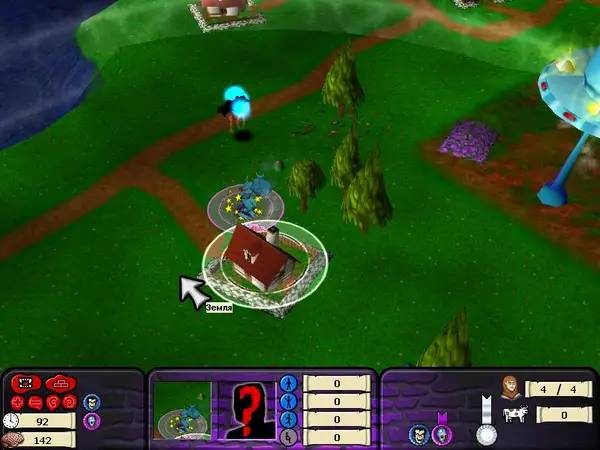The height and width of the screenshot is (450, 600).
Task: Click the red plus control button
Action: tap(18, 402)
